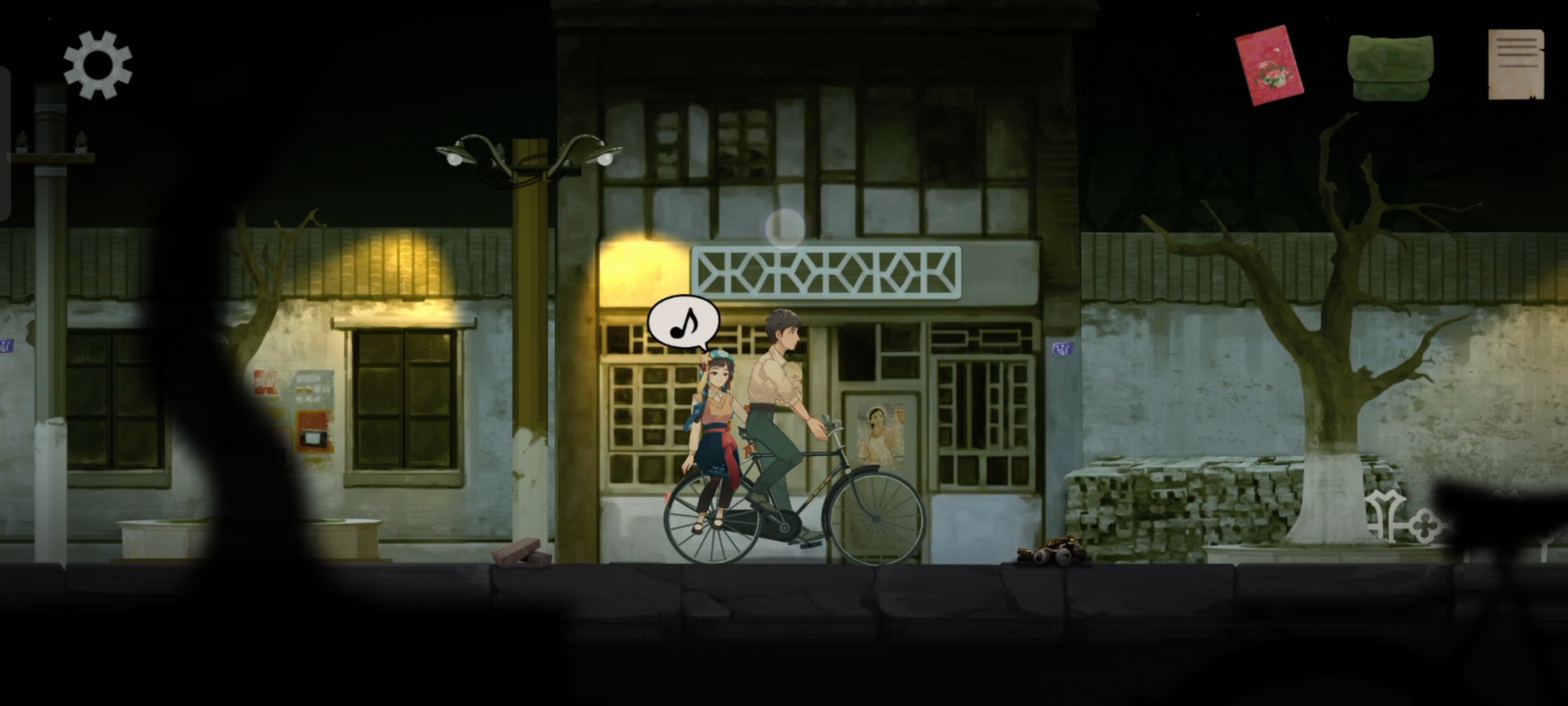This screenshot has width=1568, height=706.
Task: Select the red envelope item
Action: [x=1268, y=65]
